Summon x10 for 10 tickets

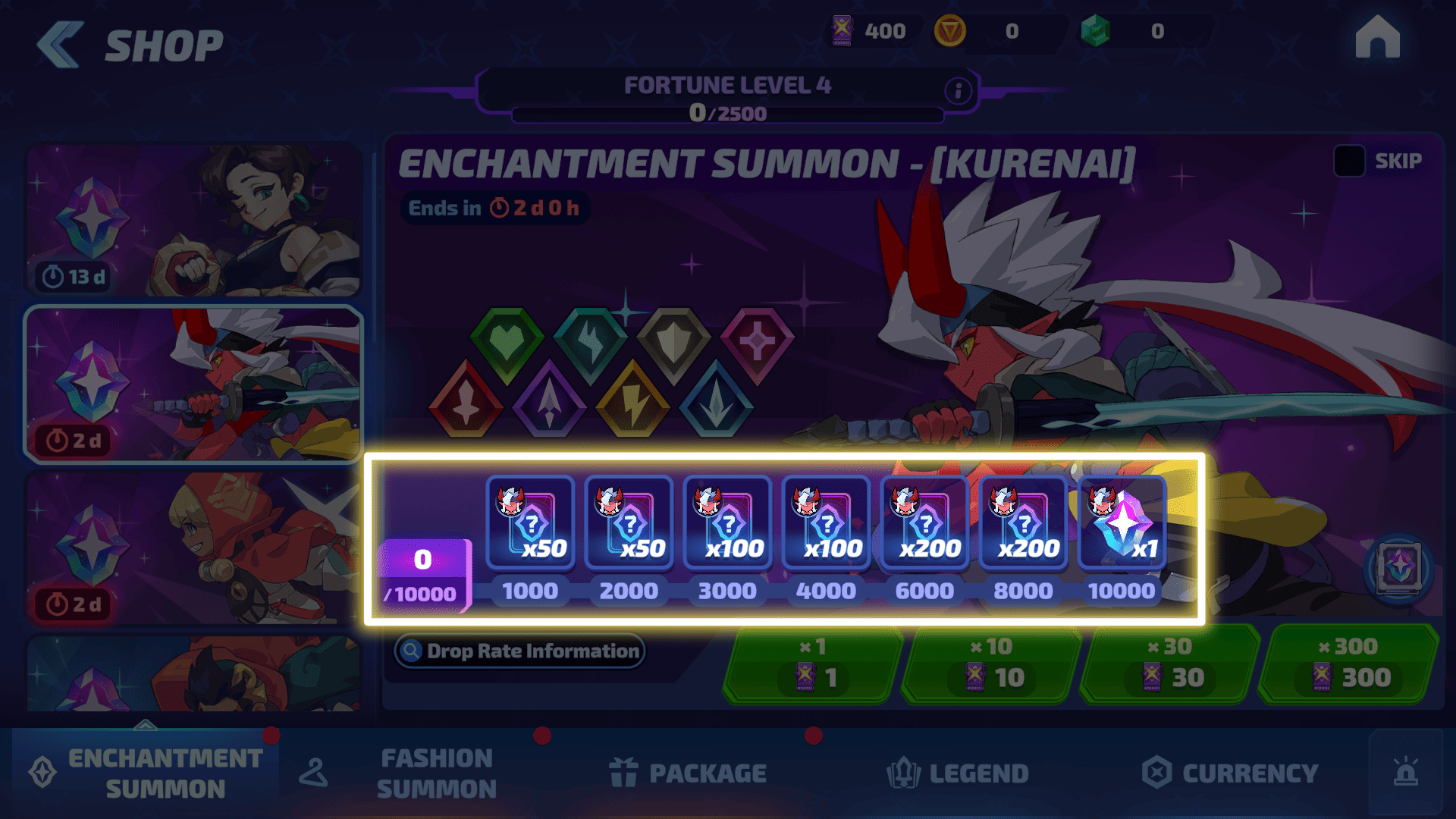point(990,664)
